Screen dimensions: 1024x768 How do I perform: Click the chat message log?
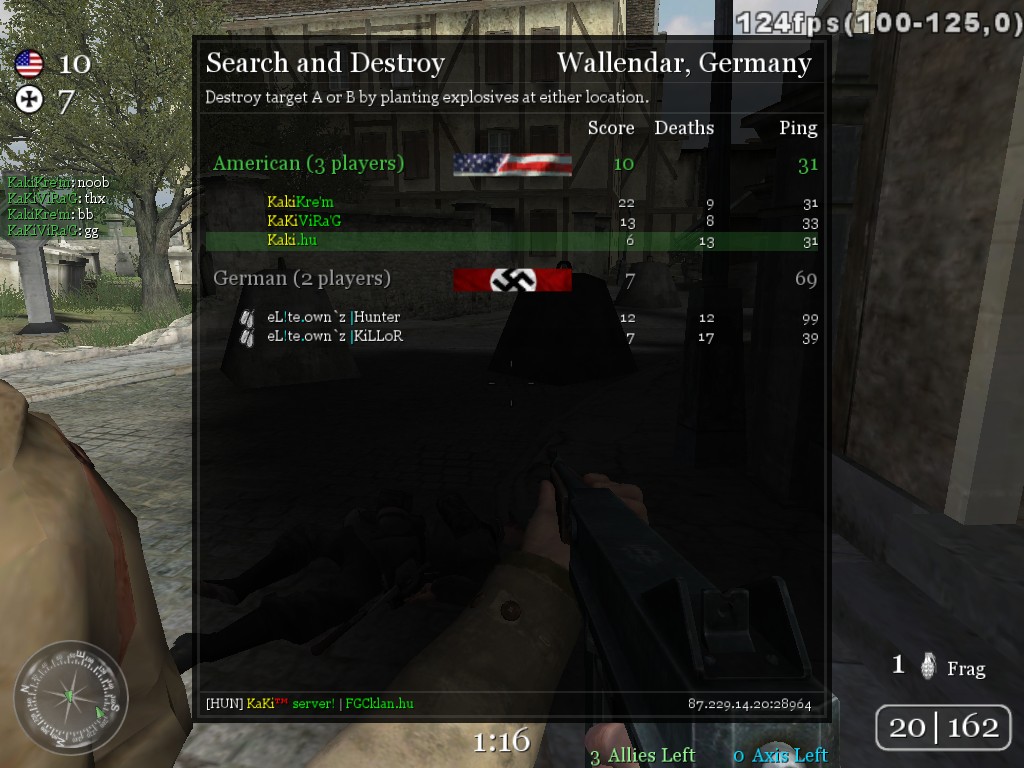click(x=58, y=207)
